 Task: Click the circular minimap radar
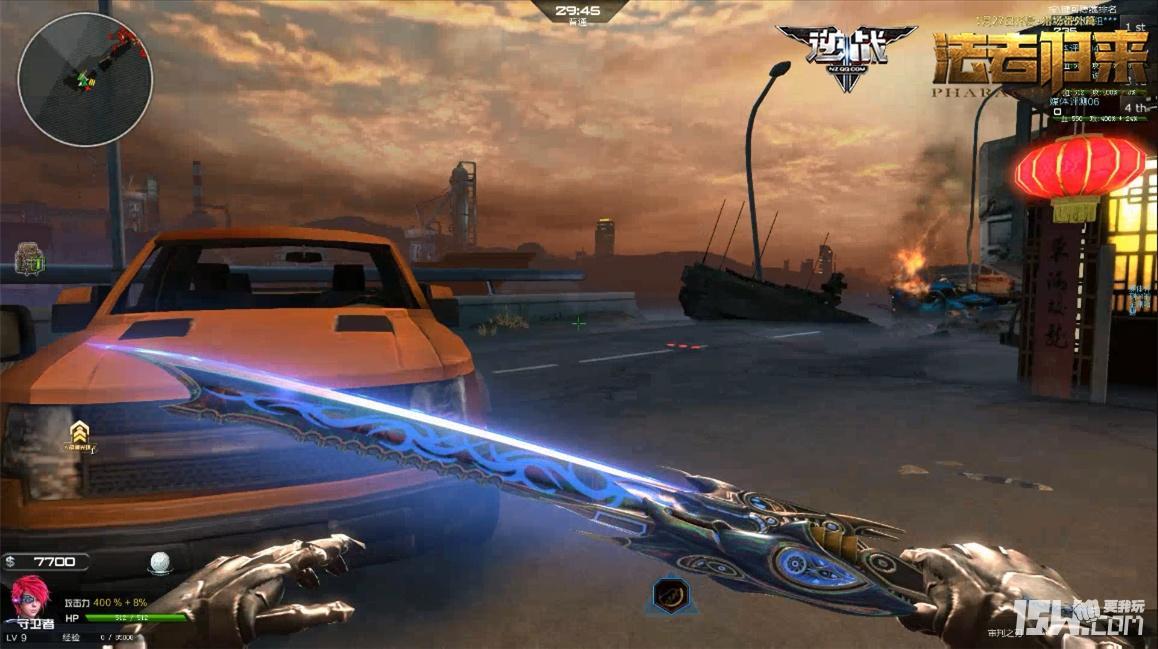(x=85, y=79)
